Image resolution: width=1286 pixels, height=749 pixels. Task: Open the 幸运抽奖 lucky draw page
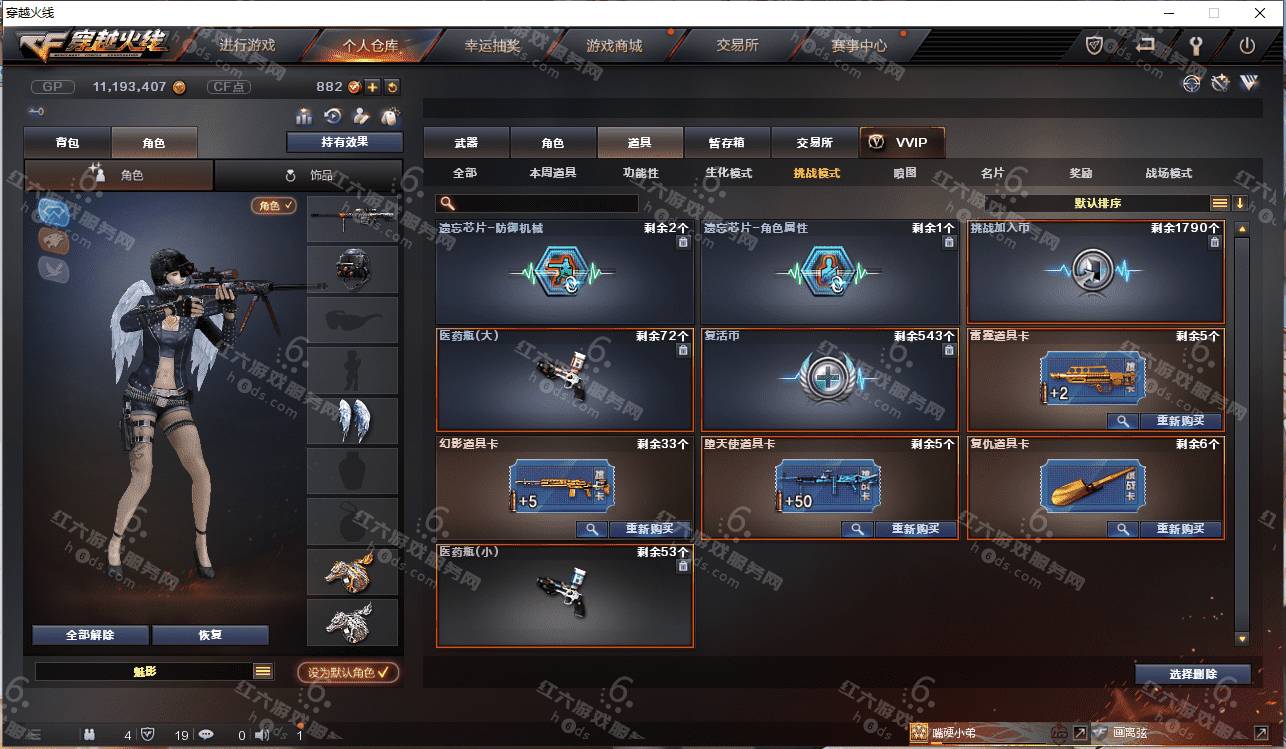(x=492, y=45)
